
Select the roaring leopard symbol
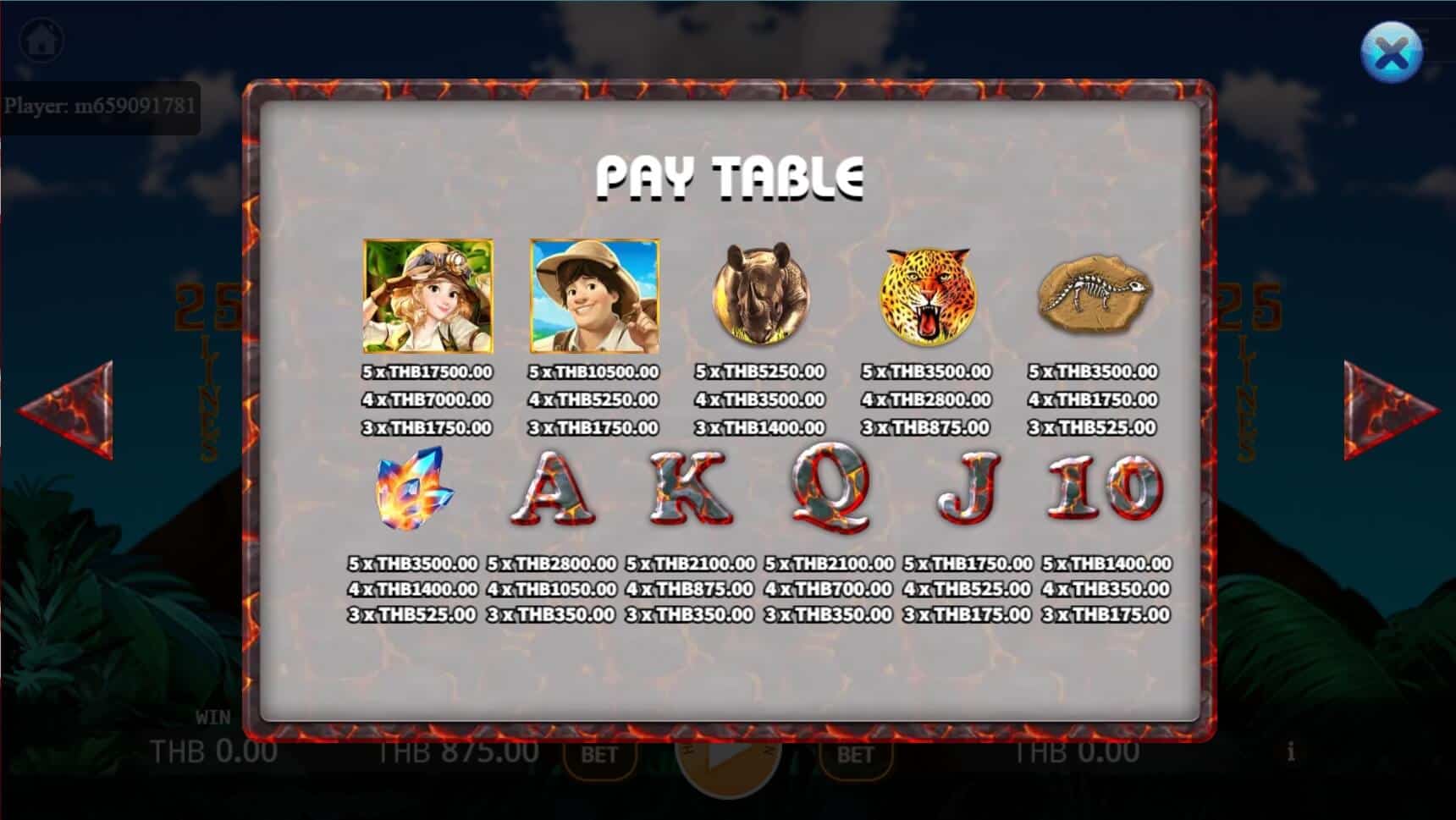[x=928, y=296]
